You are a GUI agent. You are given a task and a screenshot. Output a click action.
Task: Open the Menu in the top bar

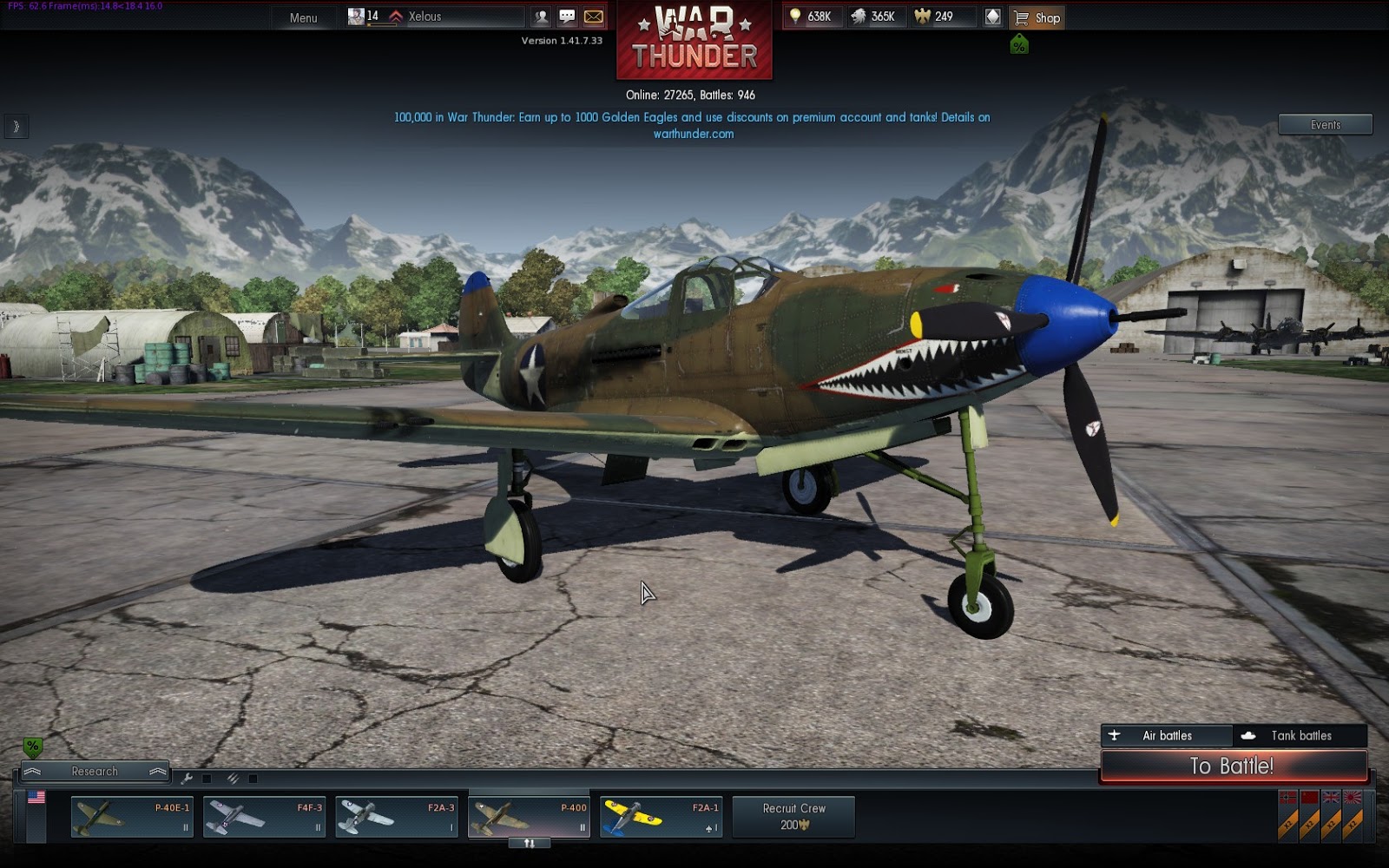click(x=303, y=17)
